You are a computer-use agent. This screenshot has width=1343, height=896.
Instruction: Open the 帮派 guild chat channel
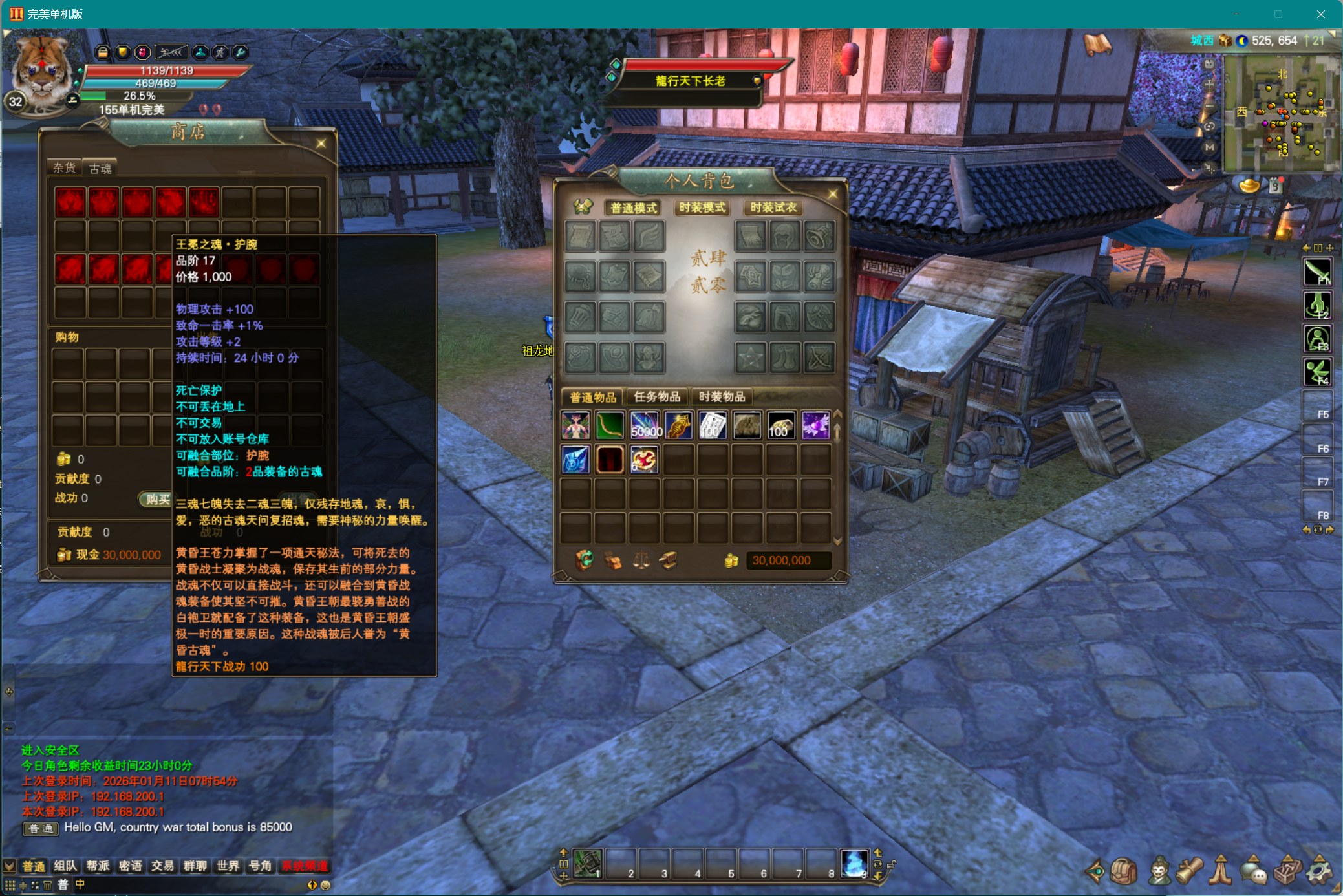pos(98,866)
